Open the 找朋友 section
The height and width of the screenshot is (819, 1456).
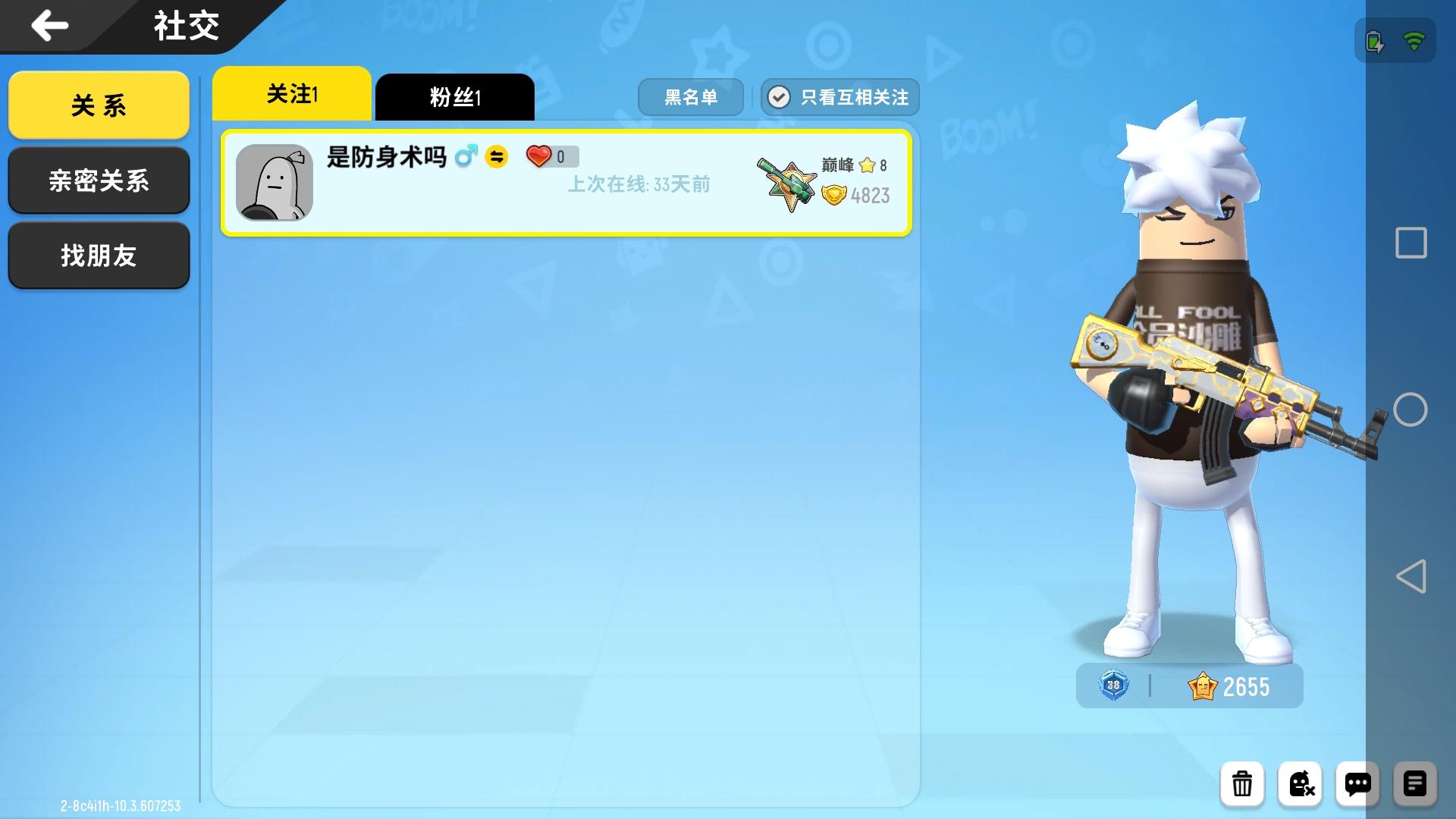pos(99,256)
